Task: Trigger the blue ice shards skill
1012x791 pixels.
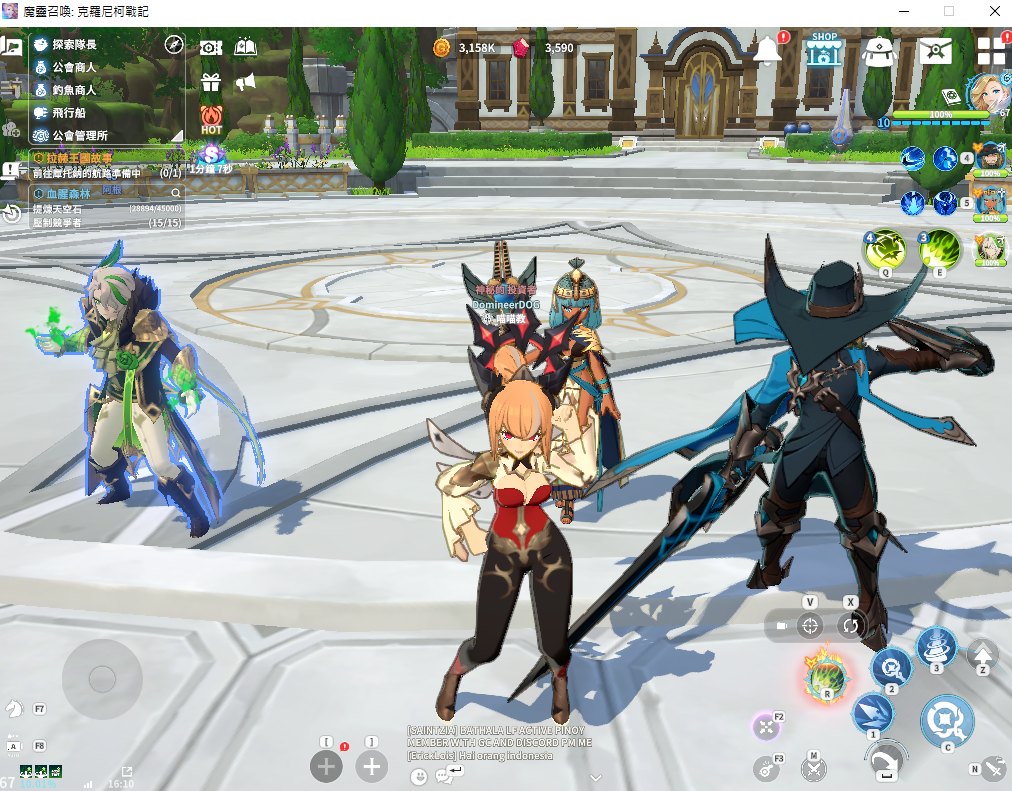Action: [x=872, y=714]
